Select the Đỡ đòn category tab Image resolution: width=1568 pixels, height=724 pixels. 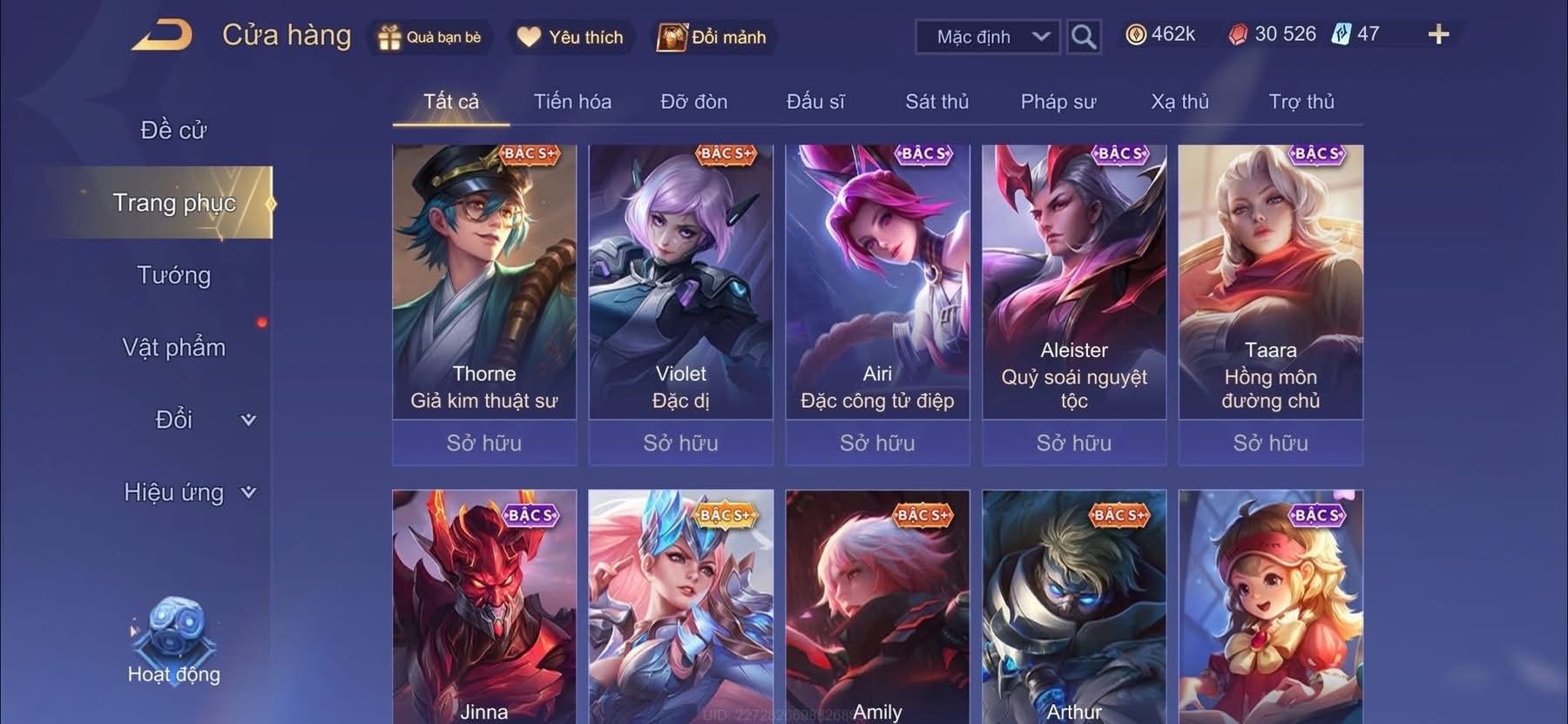pyautogui.click(x=693, y=102)
